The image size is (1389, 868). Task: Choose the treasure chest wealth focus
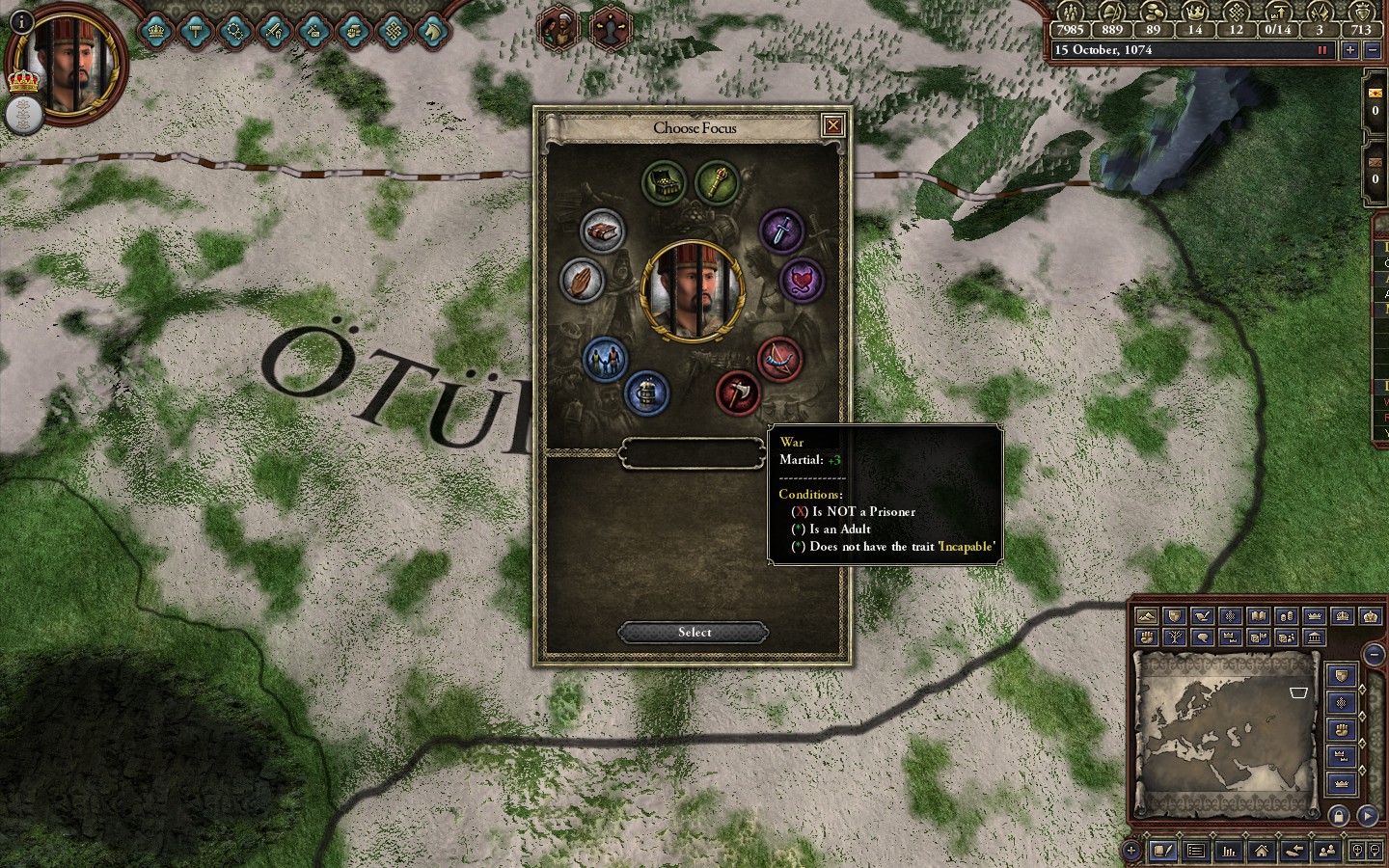(664, 182)
